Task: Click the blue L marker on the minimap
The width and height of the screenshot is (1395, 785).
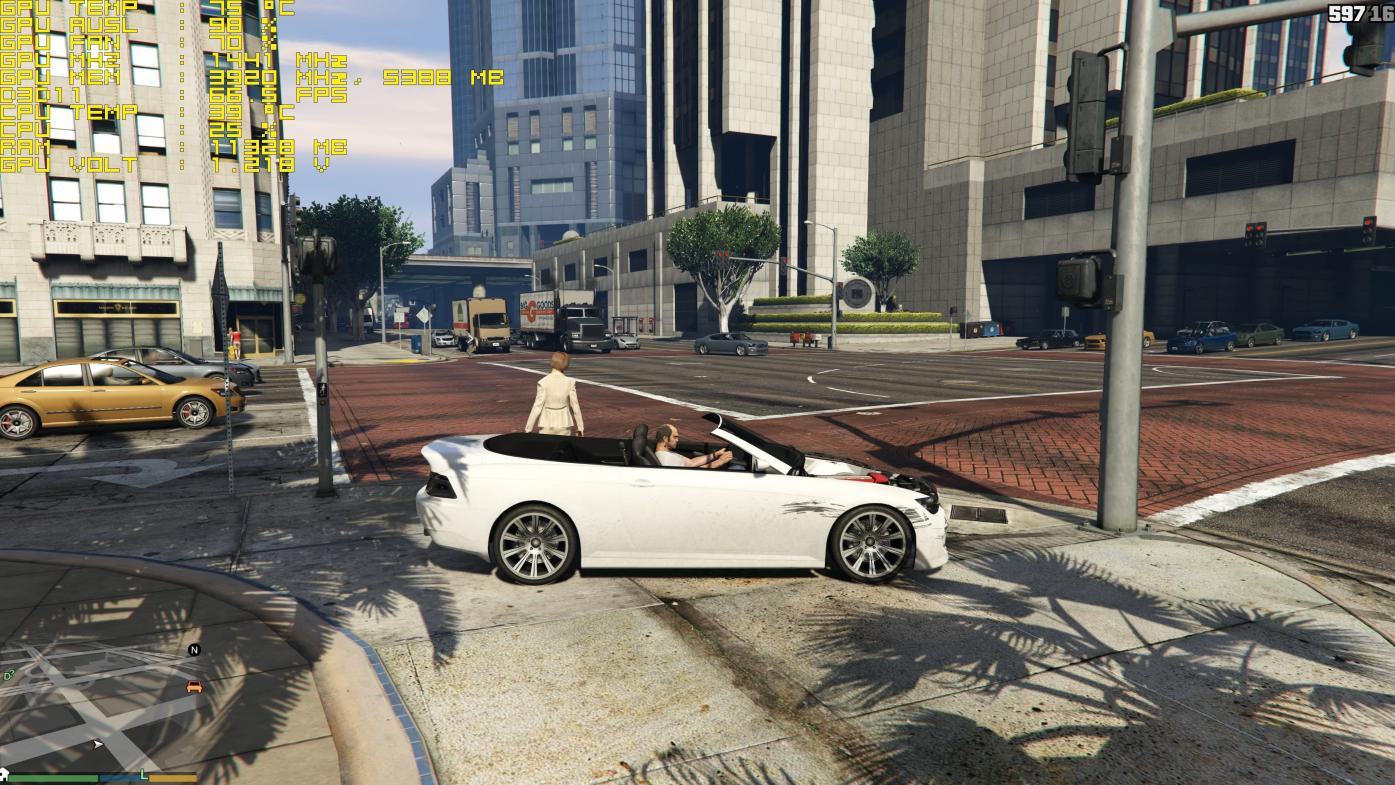Action: tap(144, 775)
